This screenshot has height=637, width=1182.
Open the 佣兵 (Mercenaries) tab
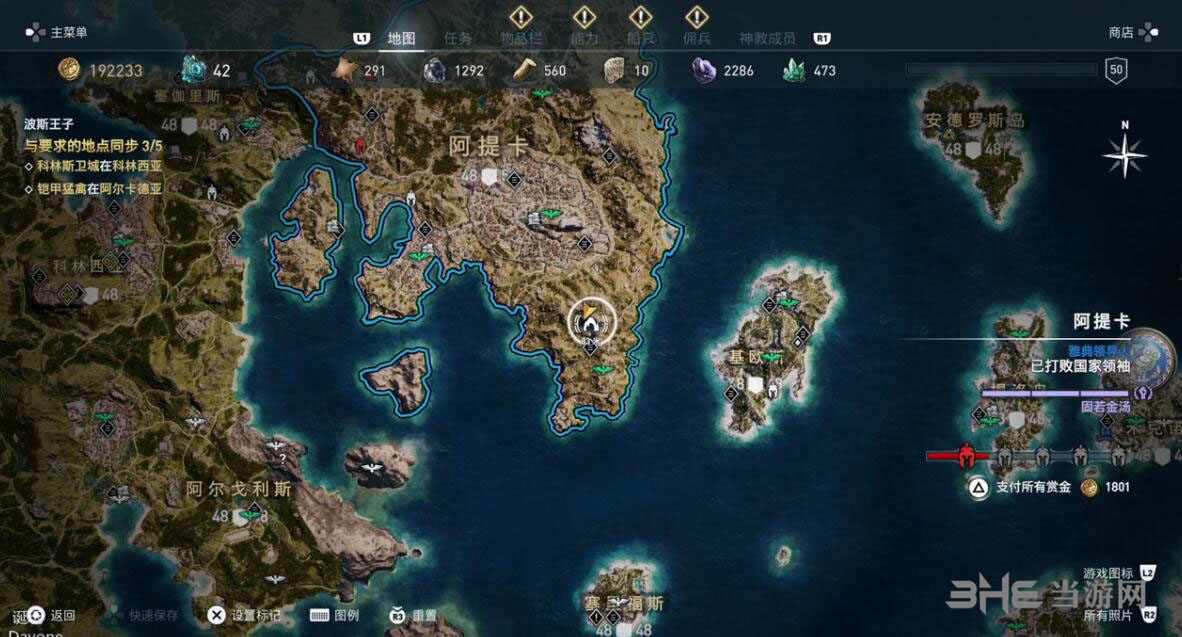click(696, 39)
